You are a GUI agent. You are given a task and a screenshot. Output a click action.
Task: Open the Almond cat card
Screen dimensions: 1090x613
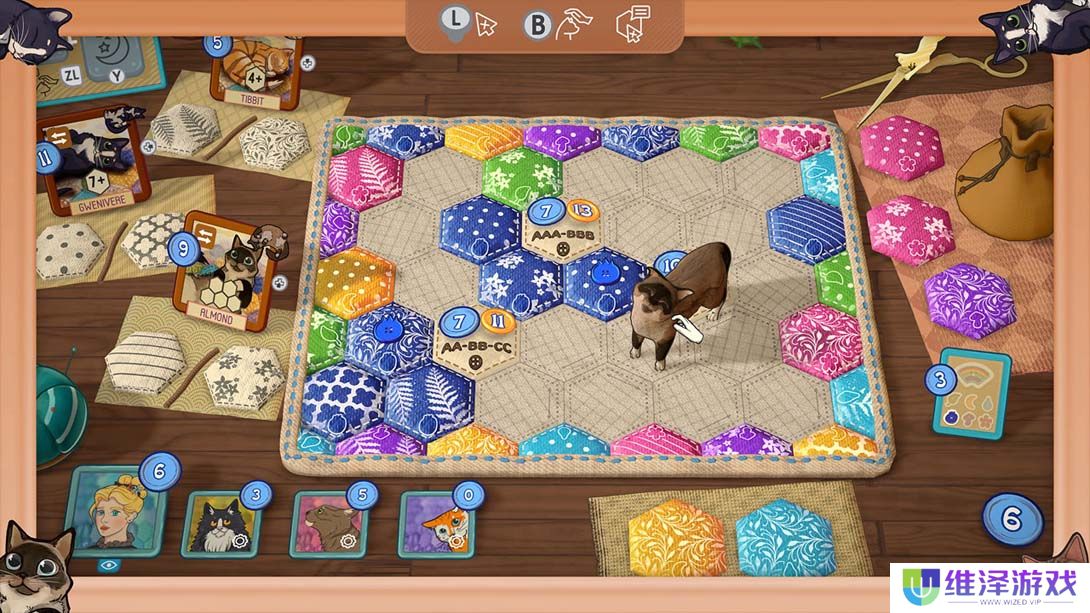pos(226,268)
